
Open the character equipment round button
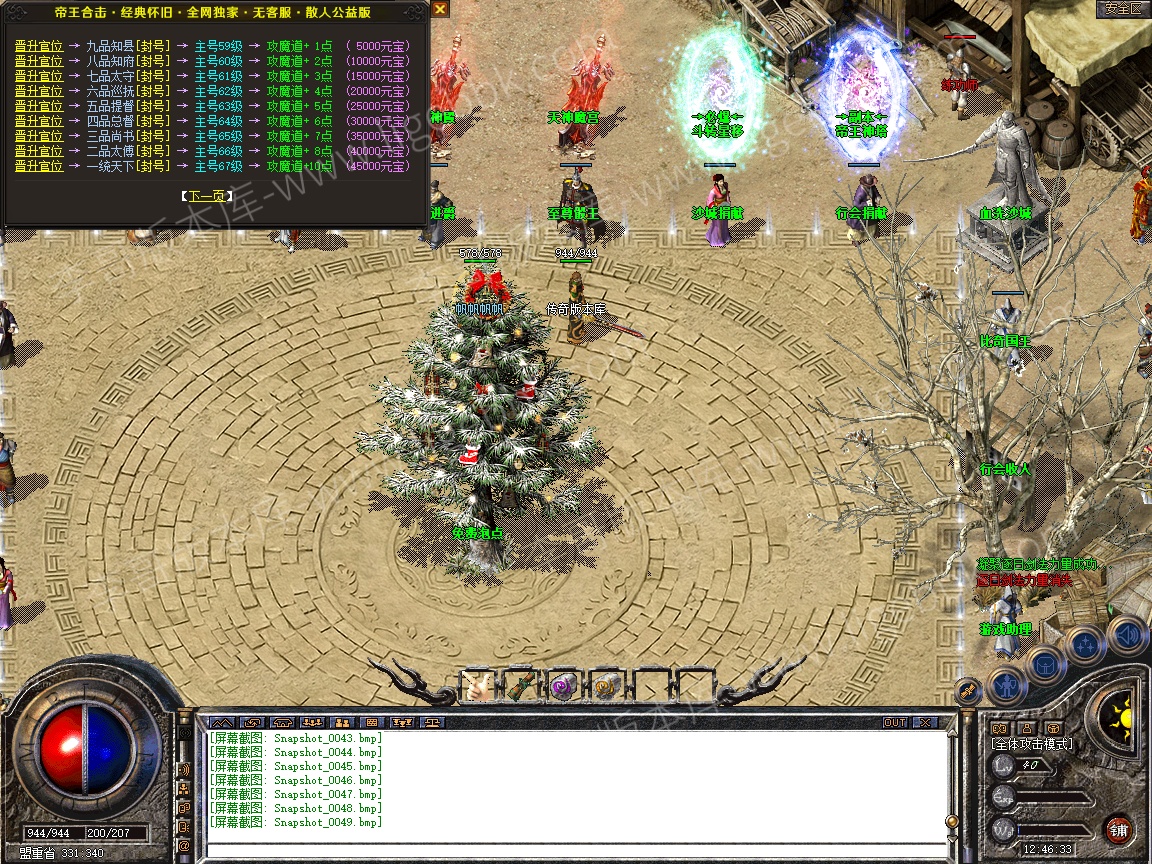coord(1006,686)
